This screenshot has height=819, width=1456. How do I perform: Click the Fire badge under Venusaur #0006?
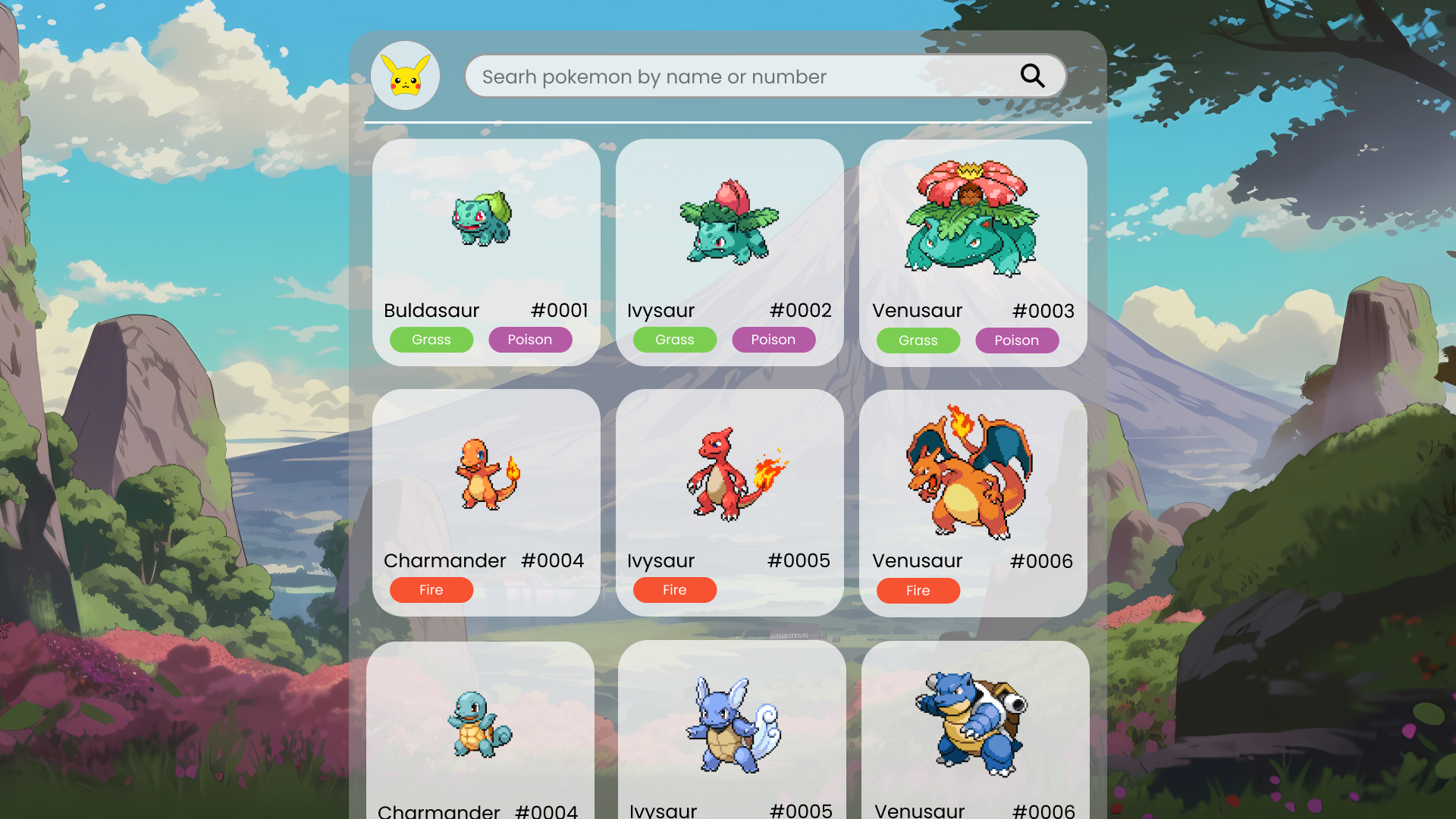tap(918, 590)
